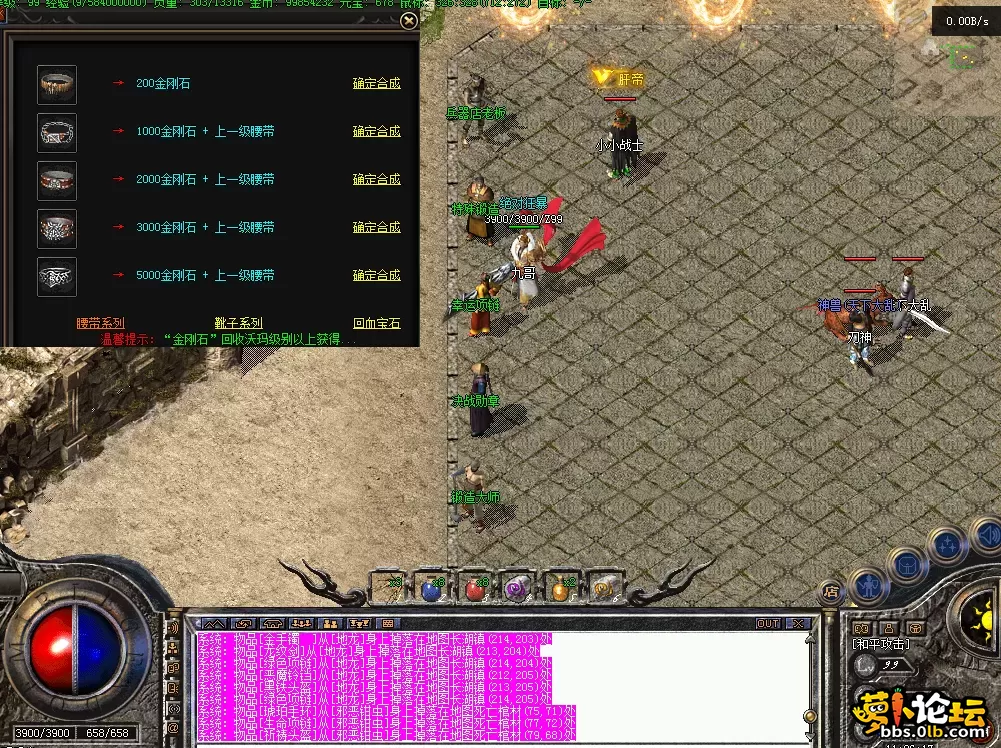
Task: Confirm crafting the 200 金刚石 belt
Action: (376, 83)
